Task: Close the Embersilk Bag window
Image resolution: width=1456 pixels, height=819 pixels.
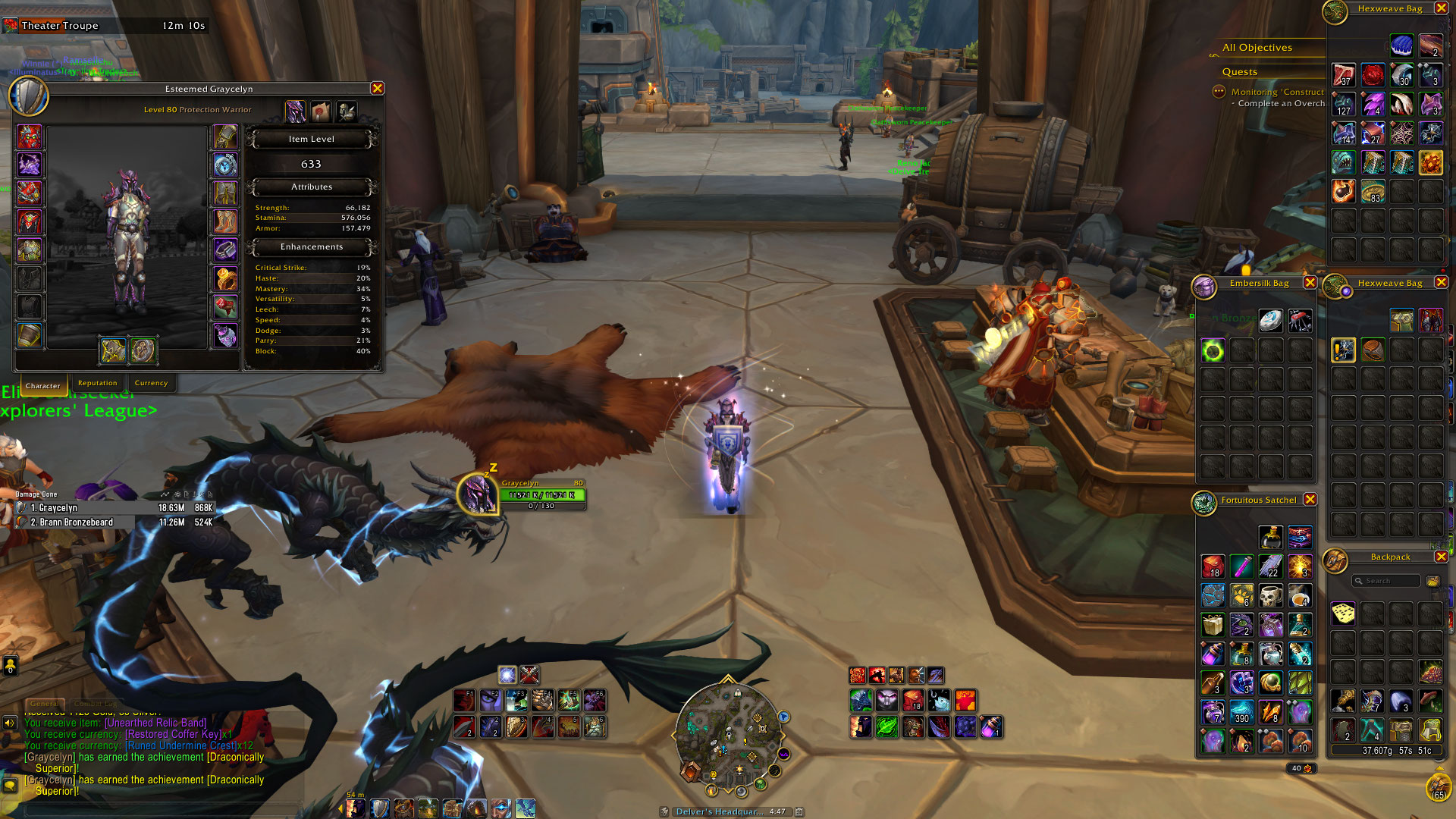Action: point(1310,283)
